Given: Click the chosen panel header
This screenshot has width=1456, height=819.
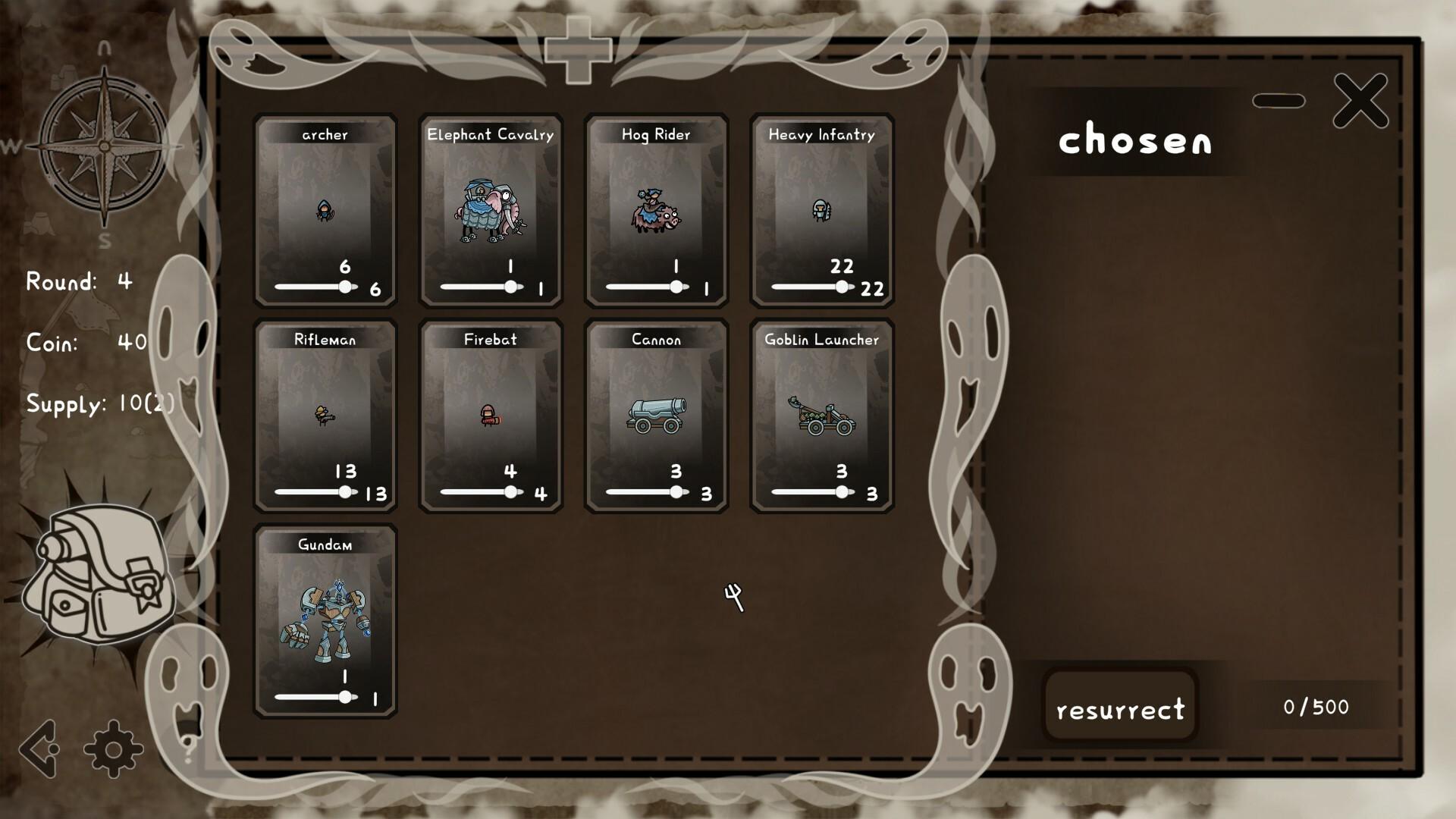Looking at the screenshot, I should pyautogui.click(x=1136, y=143).
